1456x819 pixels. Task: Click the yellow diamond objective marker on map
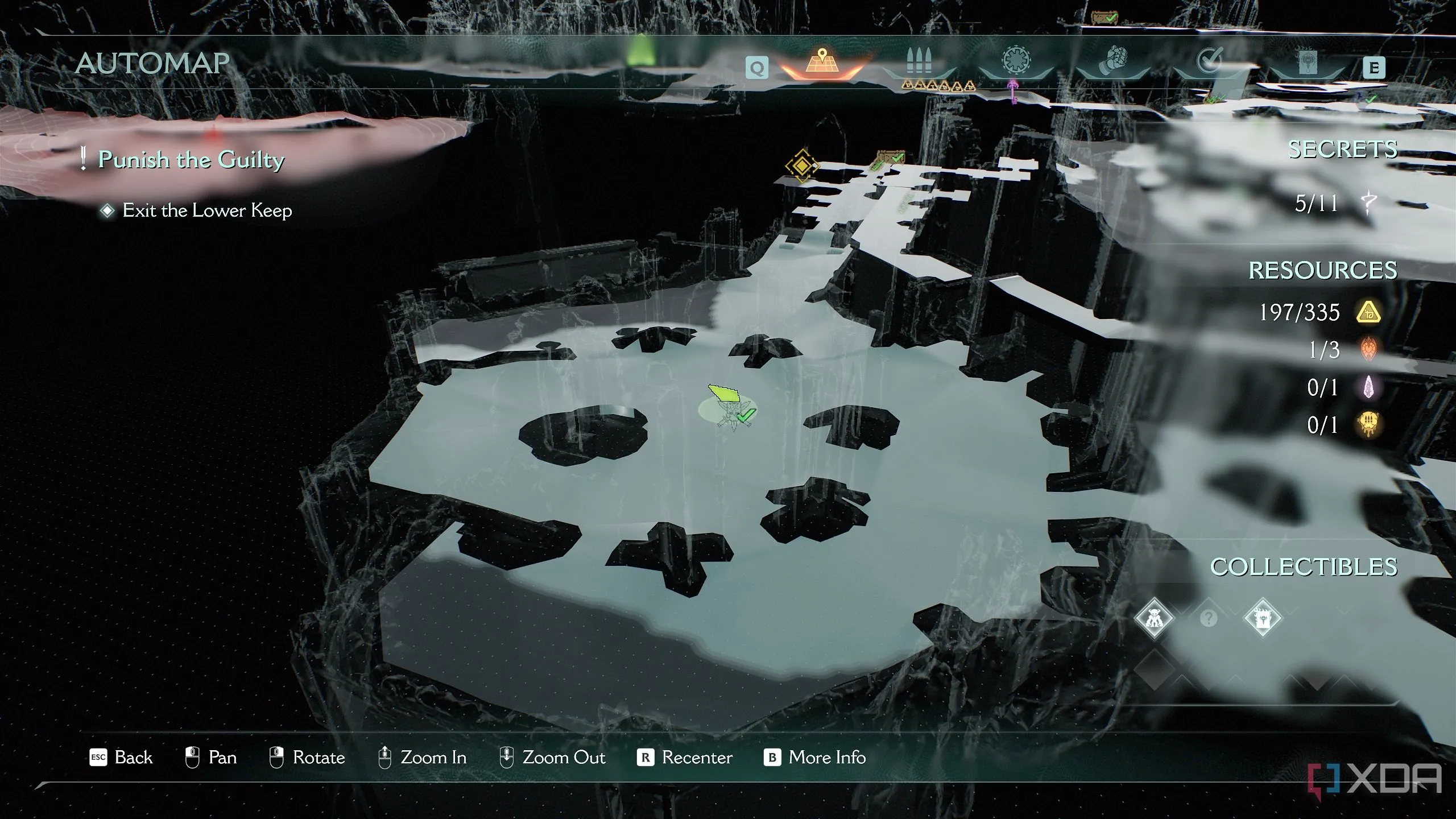pyautogui.click(x=801, y=166)
